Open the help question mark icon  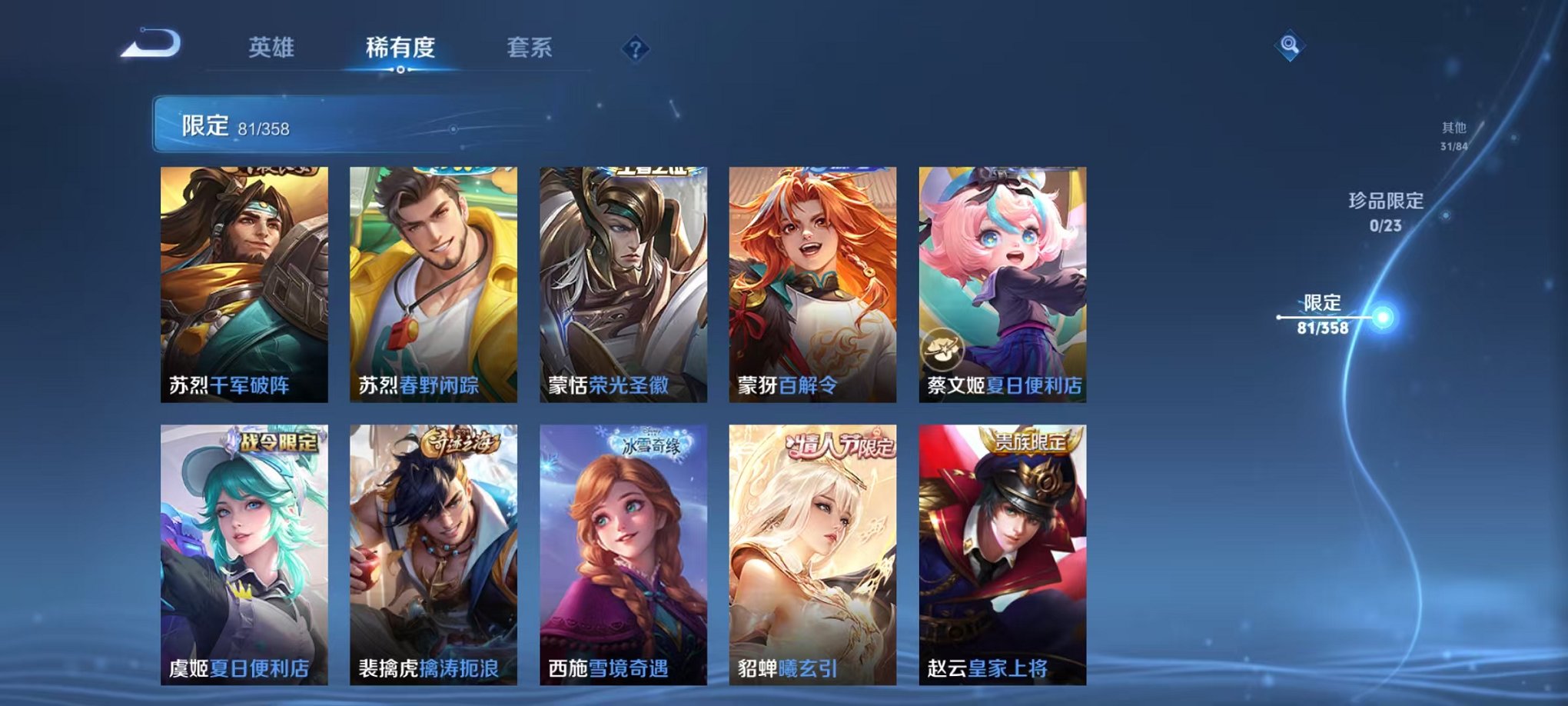point(633,48)
